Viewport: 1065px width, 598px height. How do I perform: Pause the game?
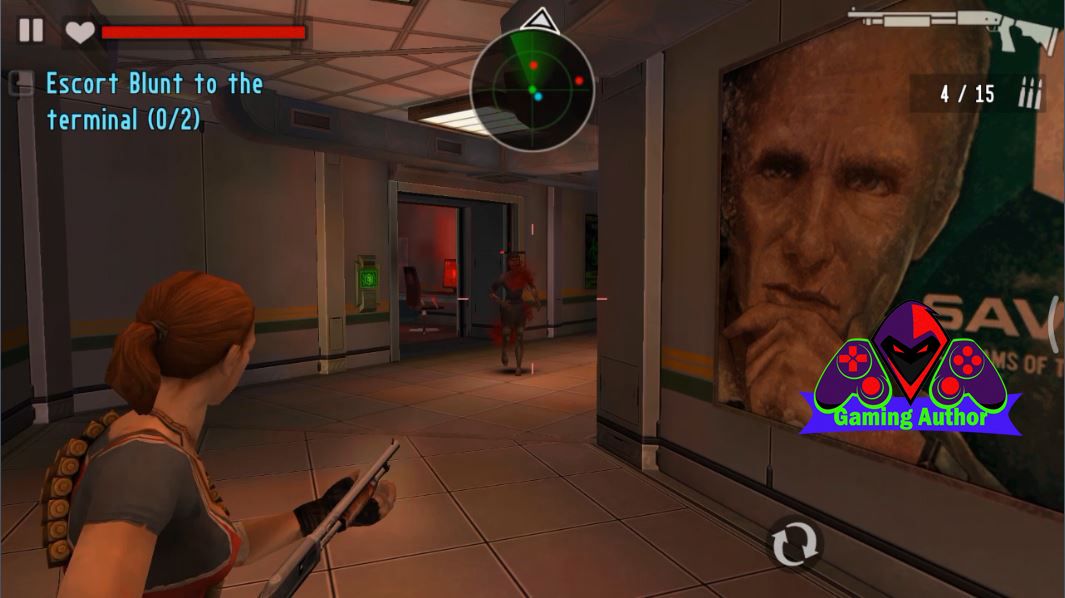point(31,30)
